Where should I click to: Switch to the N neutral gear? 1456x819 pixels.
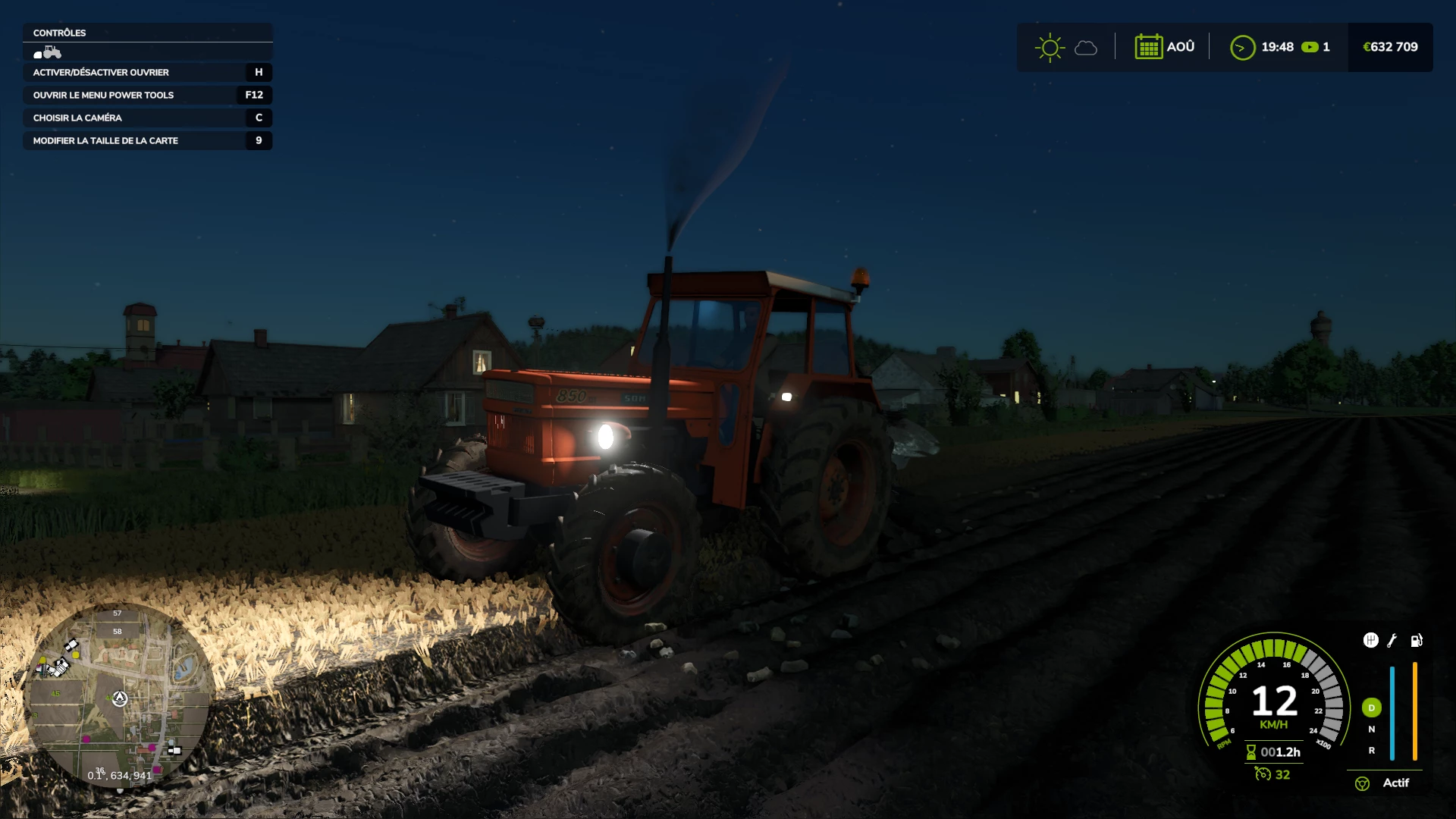[x=1371, y=729]
